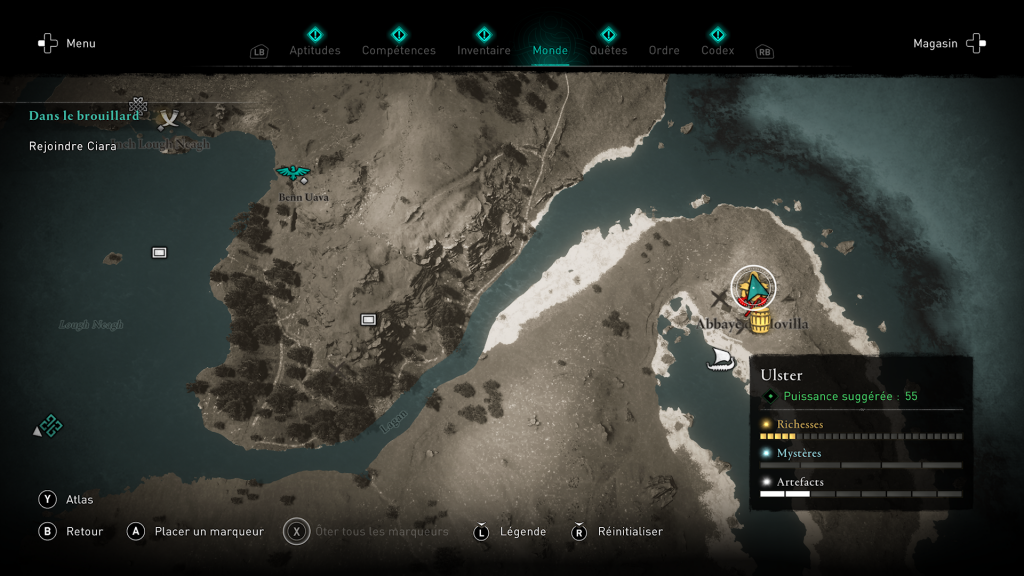Screen dimensions: 1024x576
Task: Select the tracked quest Dans le brouillard
Action: click(x=84, y=116)
